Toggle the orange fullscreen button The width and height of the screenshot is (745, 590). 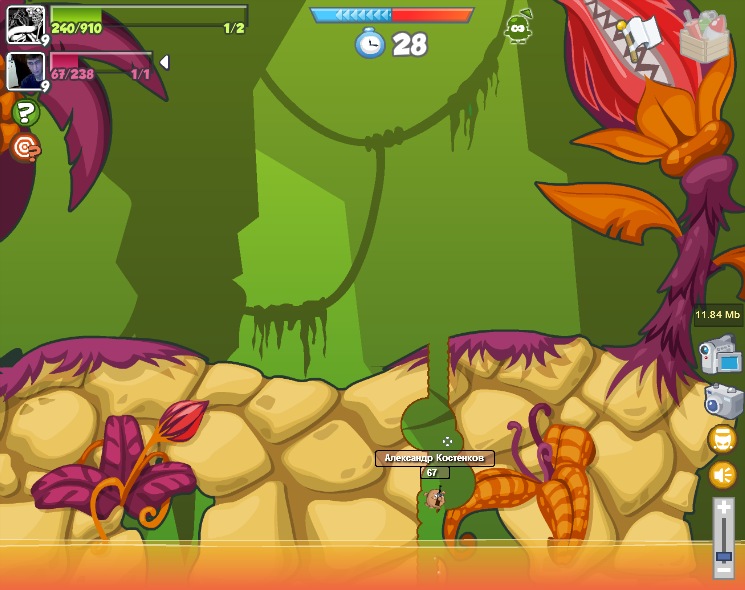pos(722,439)
